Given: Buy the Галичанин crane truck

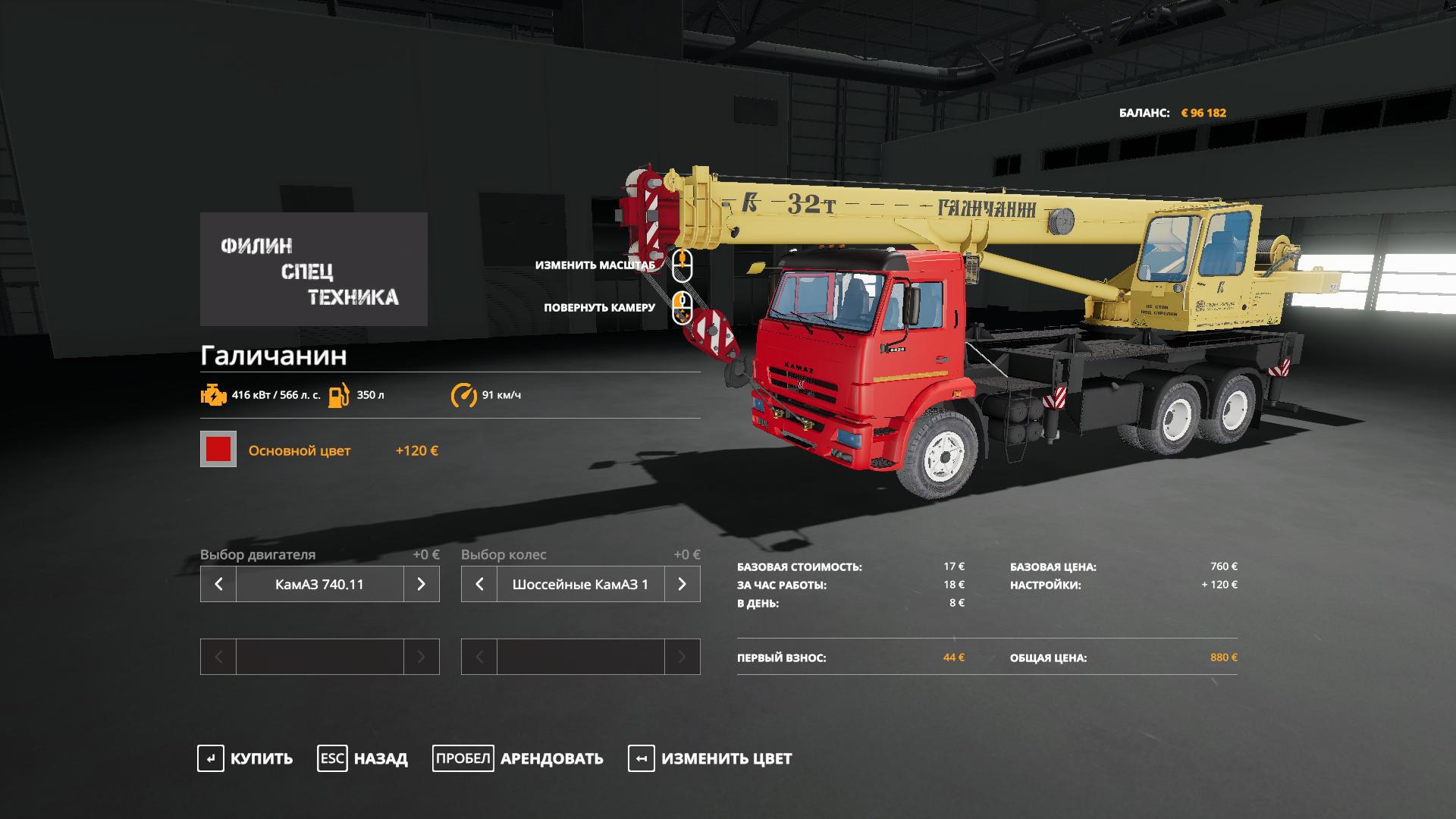Looking at the screenshot, I should [245, 758].
